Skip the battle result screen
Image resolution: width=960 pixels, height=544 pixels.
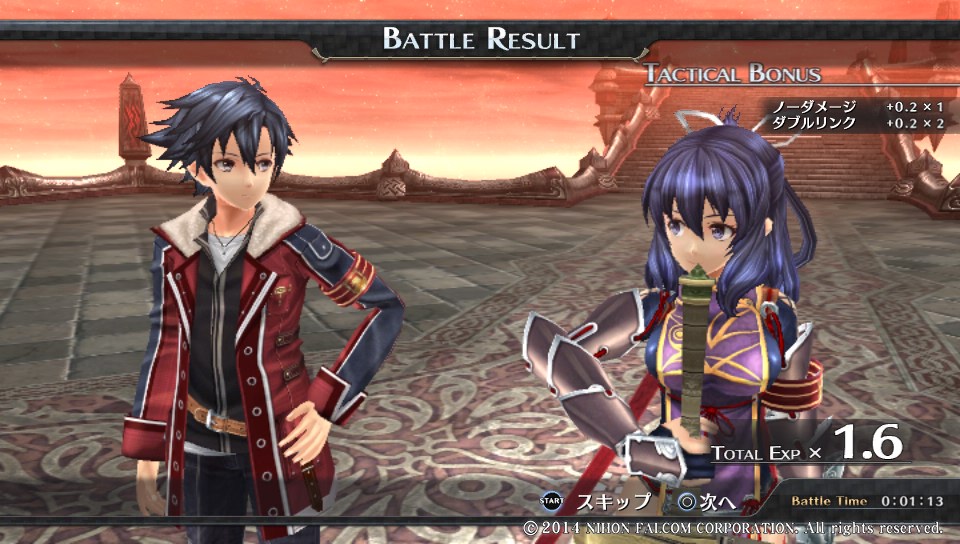coord(594,501)
